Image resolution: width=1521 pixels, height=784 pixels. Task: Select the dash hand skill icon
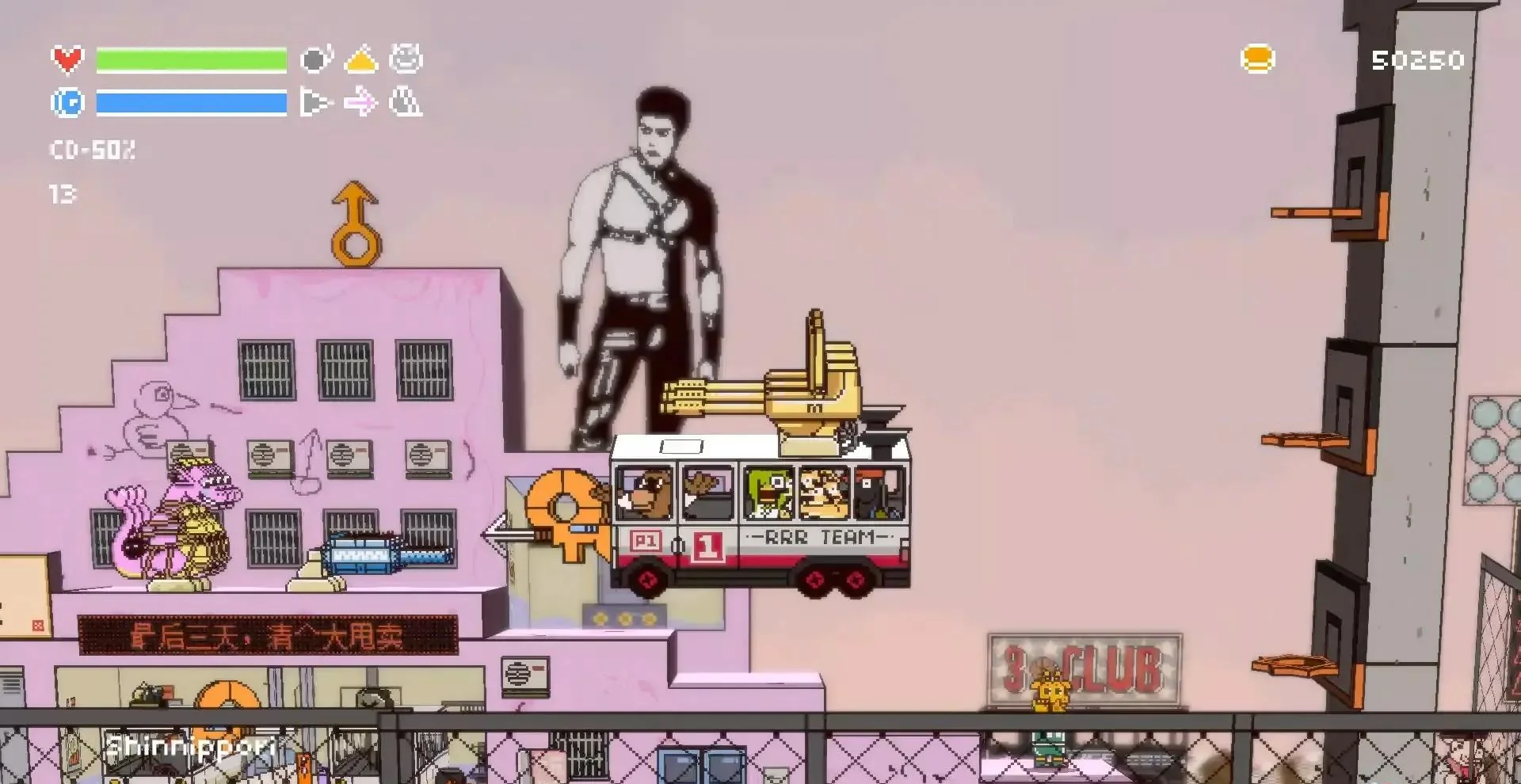coord(315,102)
